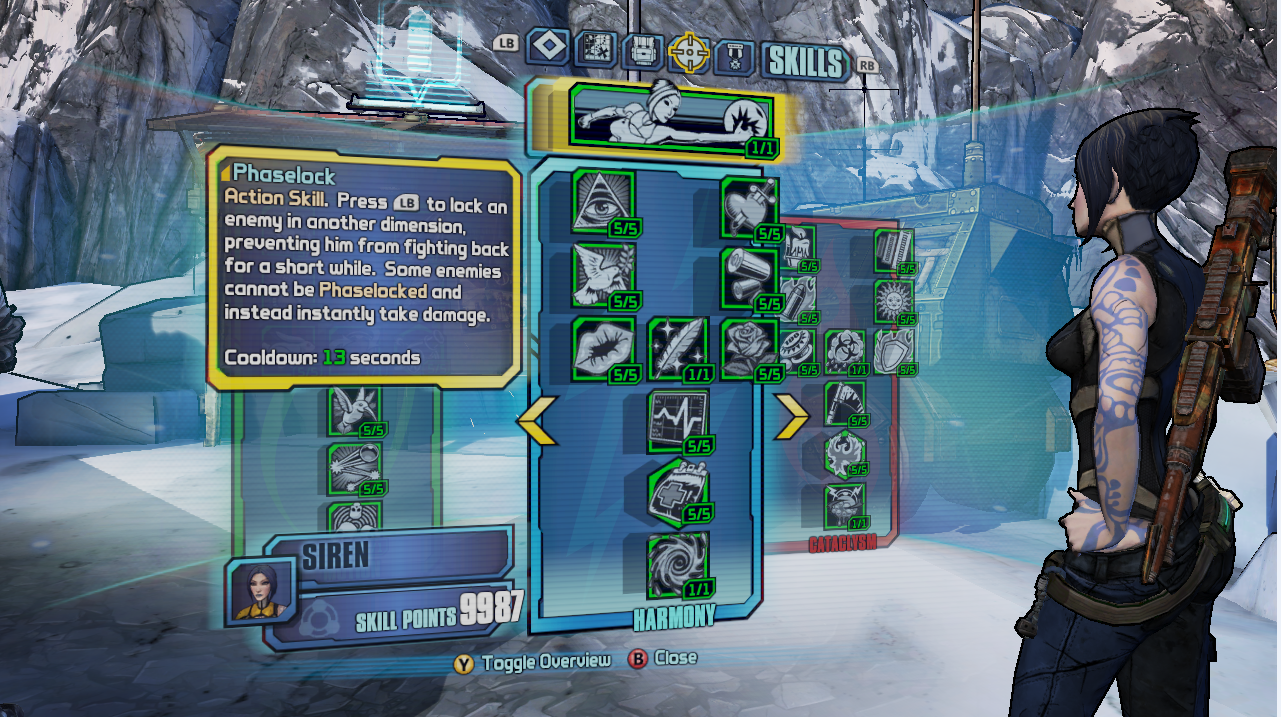Open the diamond missions tab

(x=548, y=47)
